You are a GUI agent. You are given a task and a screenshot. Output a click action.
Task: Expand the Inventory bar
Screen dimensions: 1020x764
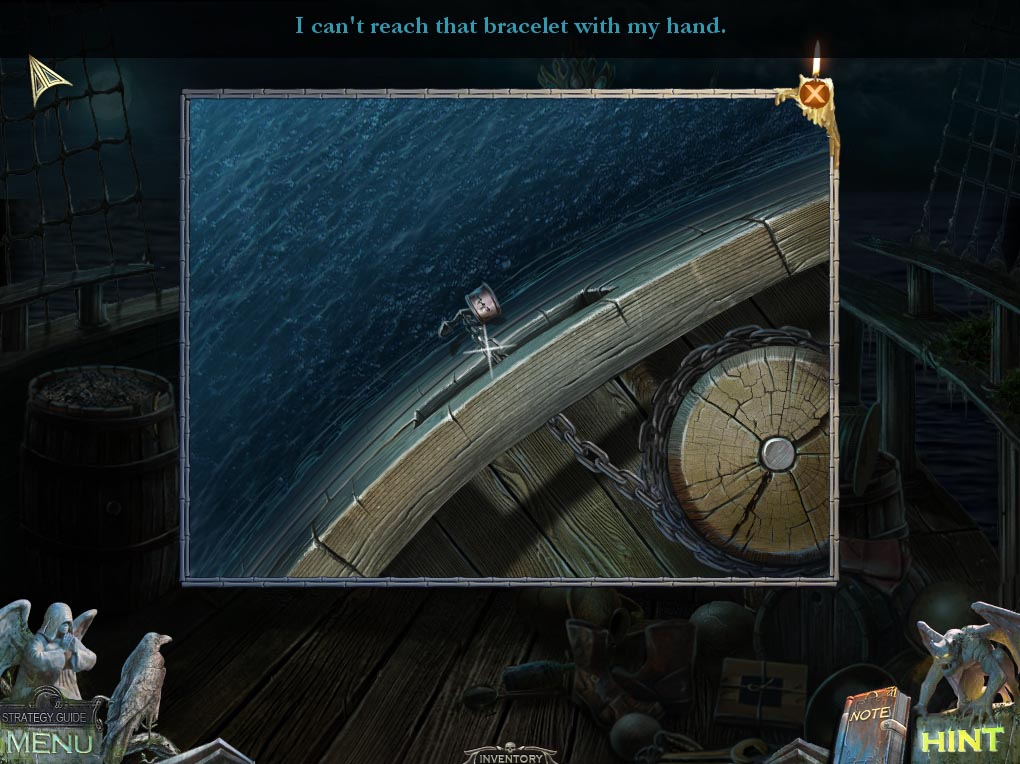509,755
